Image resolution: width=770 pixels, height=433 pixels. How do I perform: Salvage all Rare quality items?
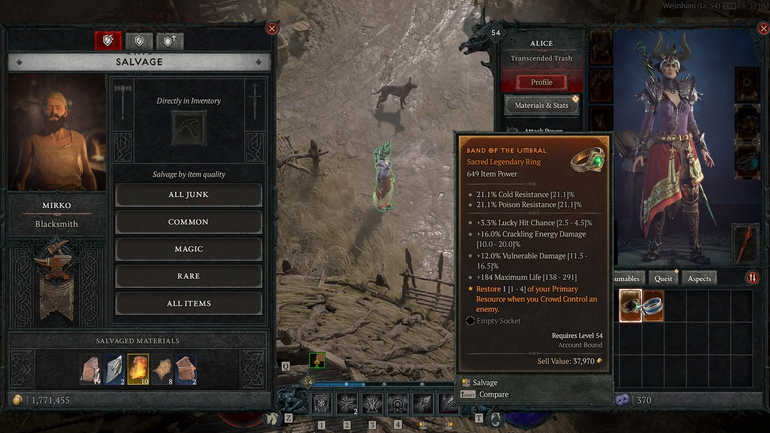[x=189, y=276]
